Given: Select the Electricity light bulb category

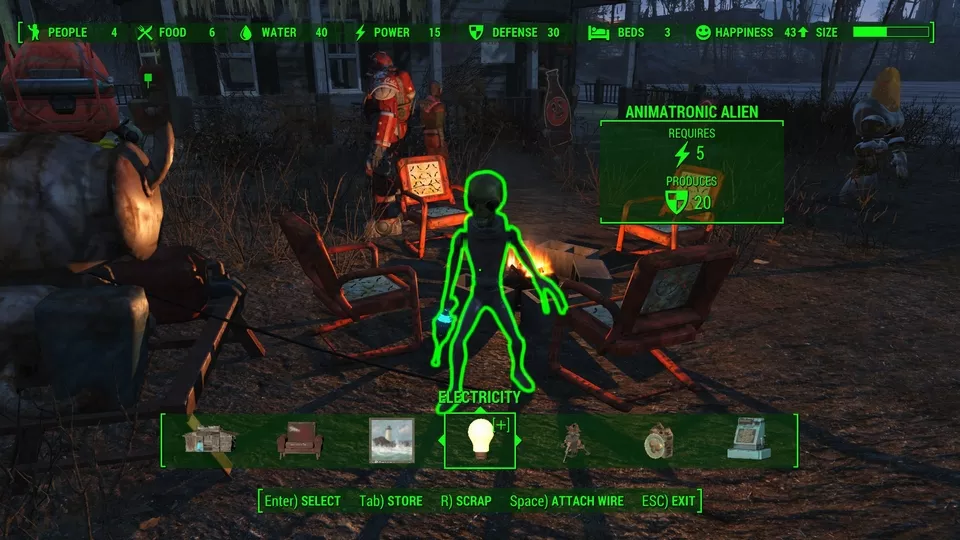Looking at the screenshot, I should pos(479,440).
